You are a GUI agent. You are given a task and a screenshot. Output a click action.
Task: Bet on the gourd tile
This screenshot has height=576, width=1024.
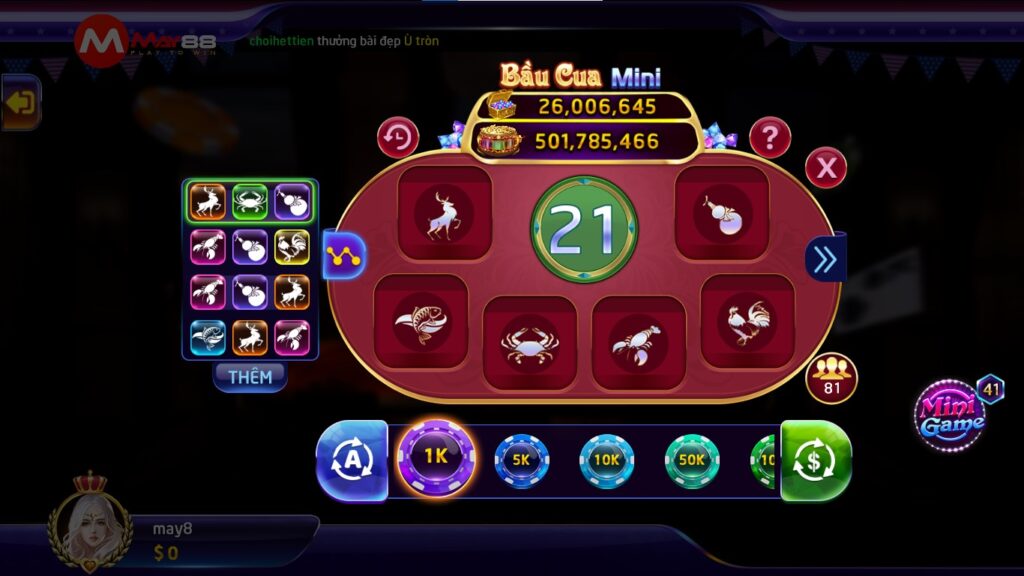coord(721,214)
